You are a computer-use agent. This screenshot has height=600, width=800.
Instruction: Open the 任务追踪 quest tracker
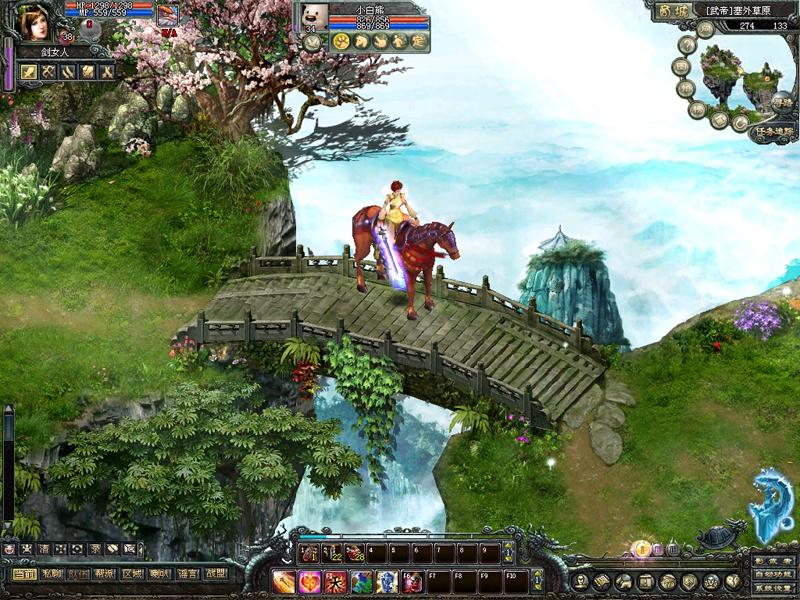coord(774,130)
